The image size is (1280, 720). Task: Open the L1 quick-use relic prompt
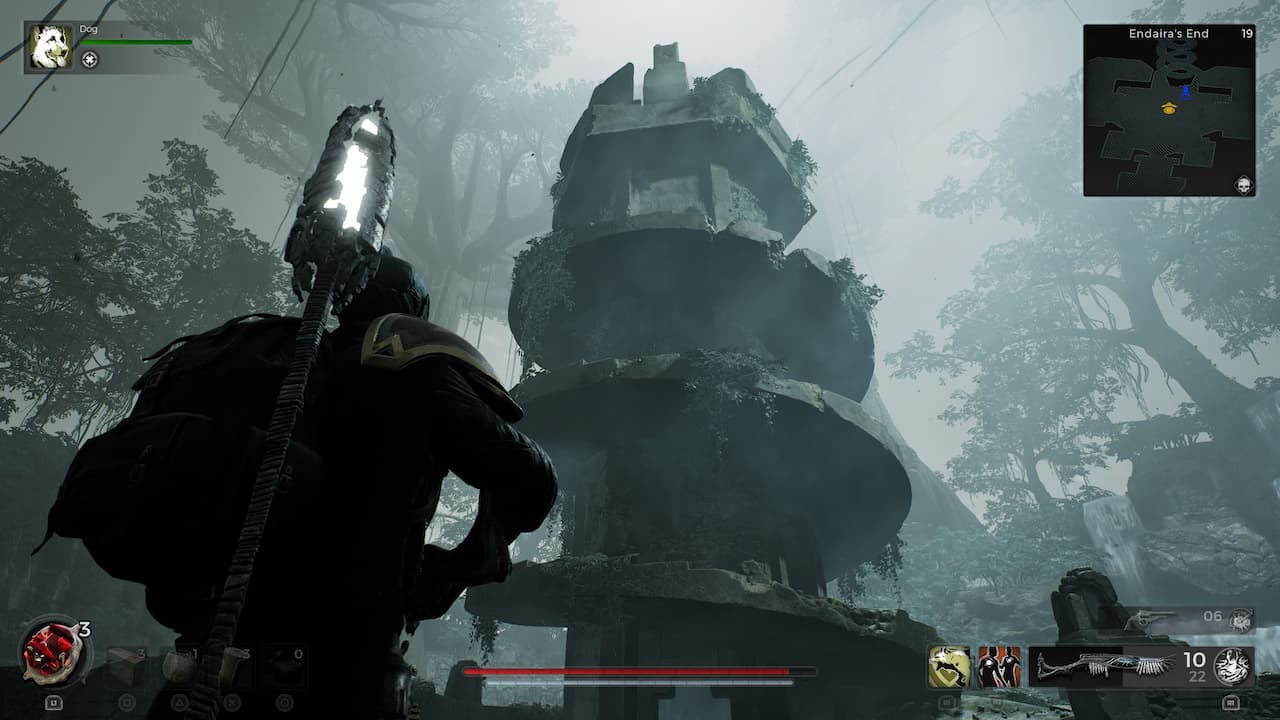coord(52,703)
